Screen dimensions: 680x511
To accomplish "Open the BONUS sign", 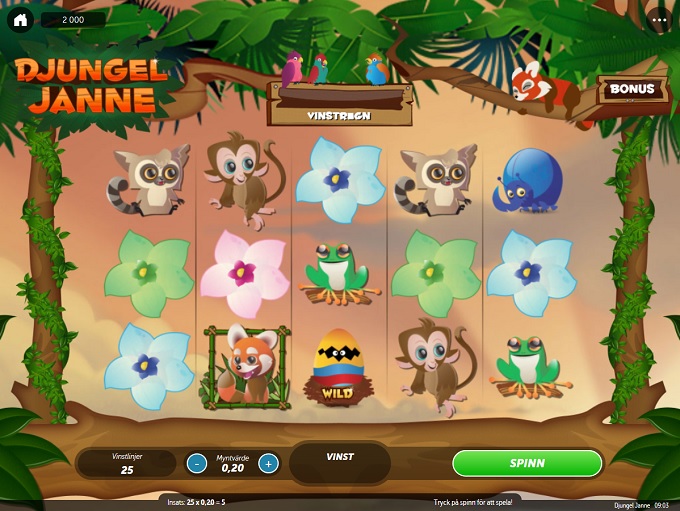I will [632, 89].
